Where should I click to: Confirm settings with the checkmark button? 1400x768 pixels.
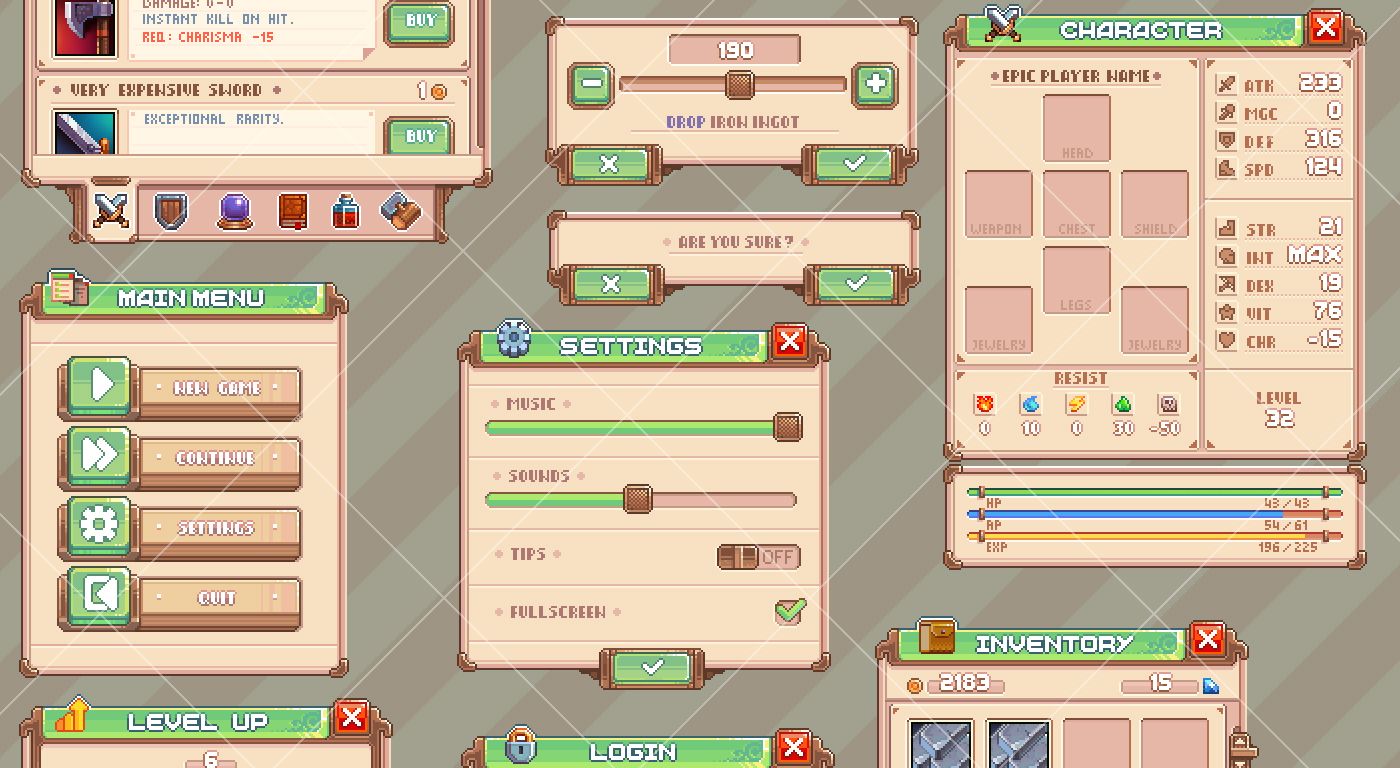pyautogui.click(x=652, y=667)
